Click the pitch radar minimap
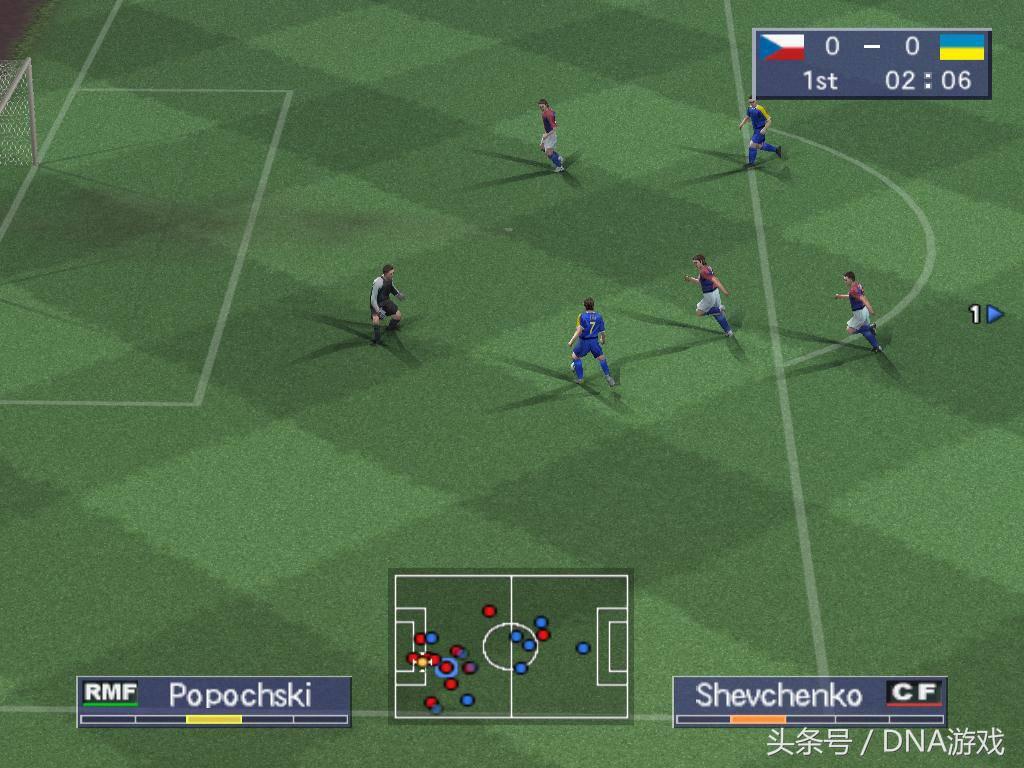Screen dimensions: 1024x768 tap(511, 646)
